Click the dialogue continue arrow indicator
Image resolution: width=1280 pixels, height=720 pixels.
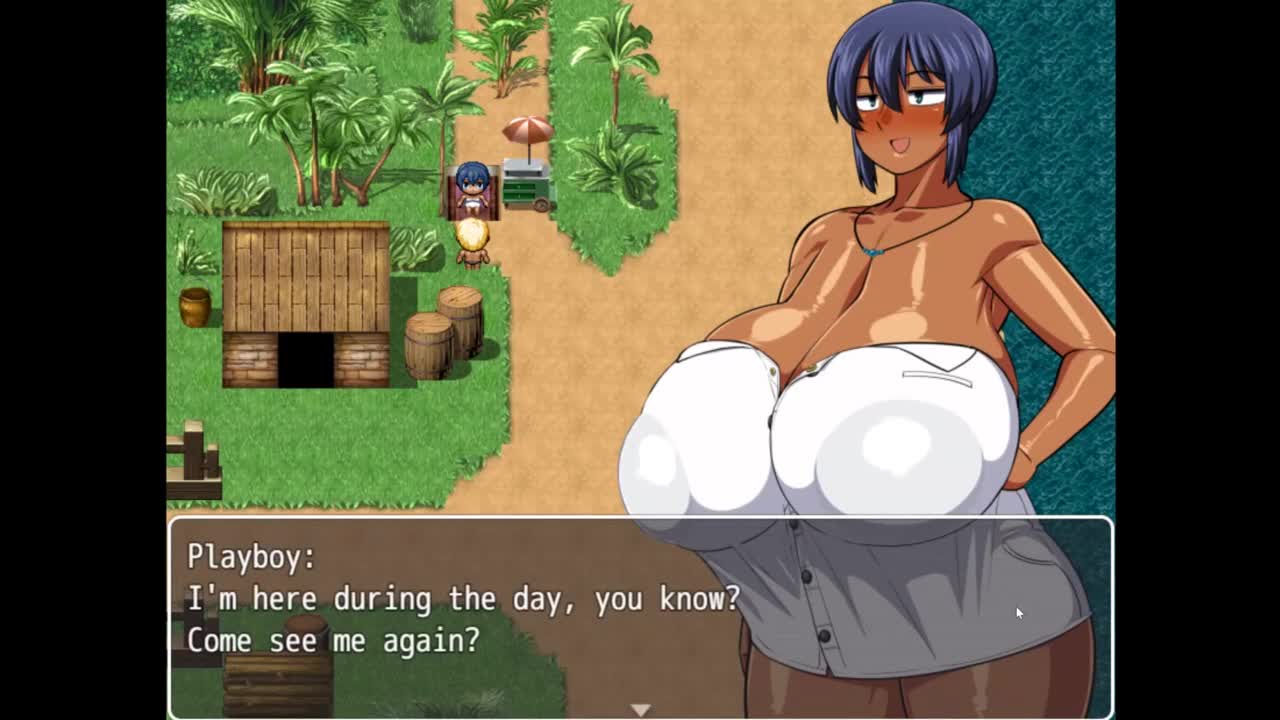(640, 709)
